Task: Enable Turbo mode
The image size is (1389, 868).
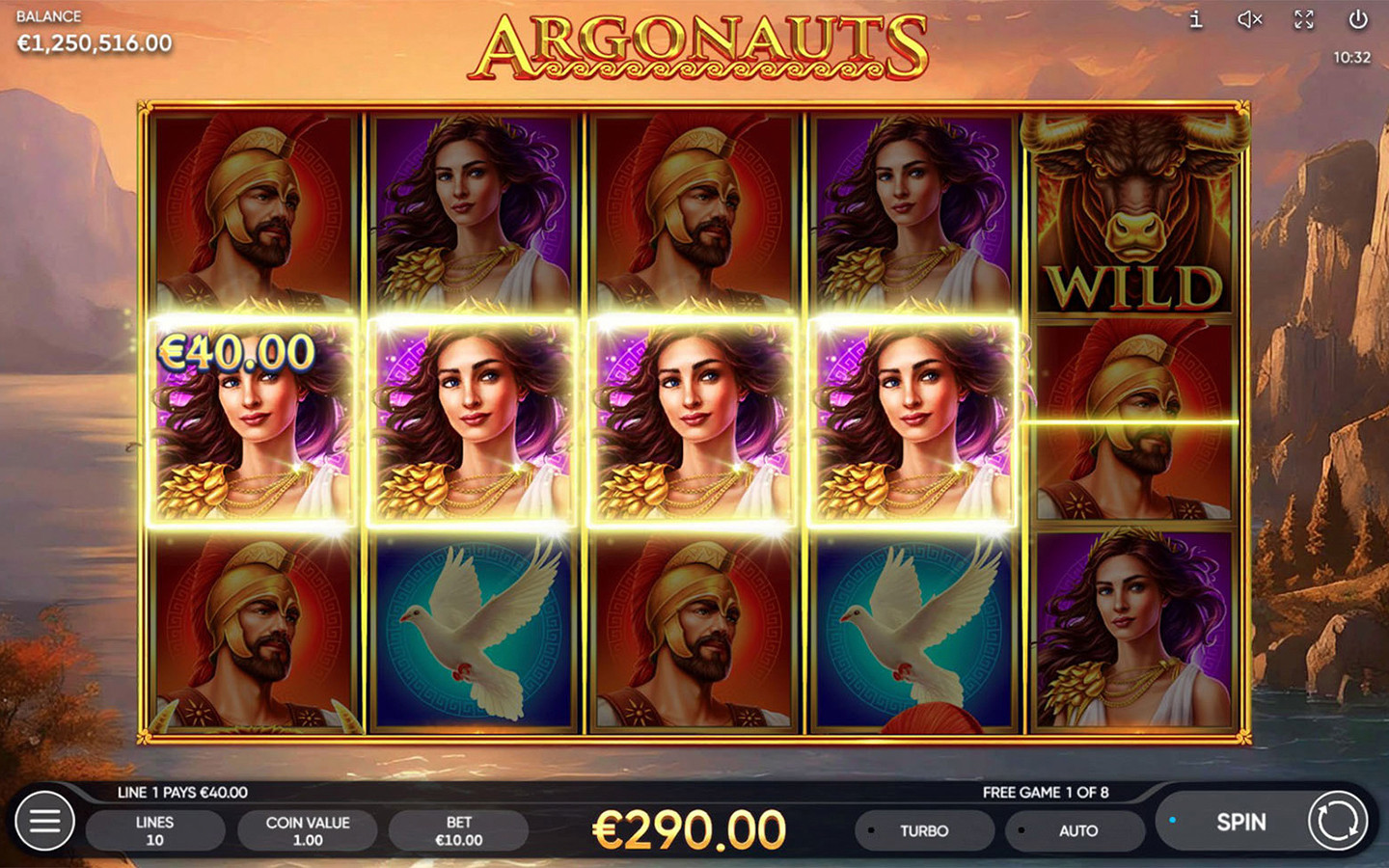Action: (923, 829)
